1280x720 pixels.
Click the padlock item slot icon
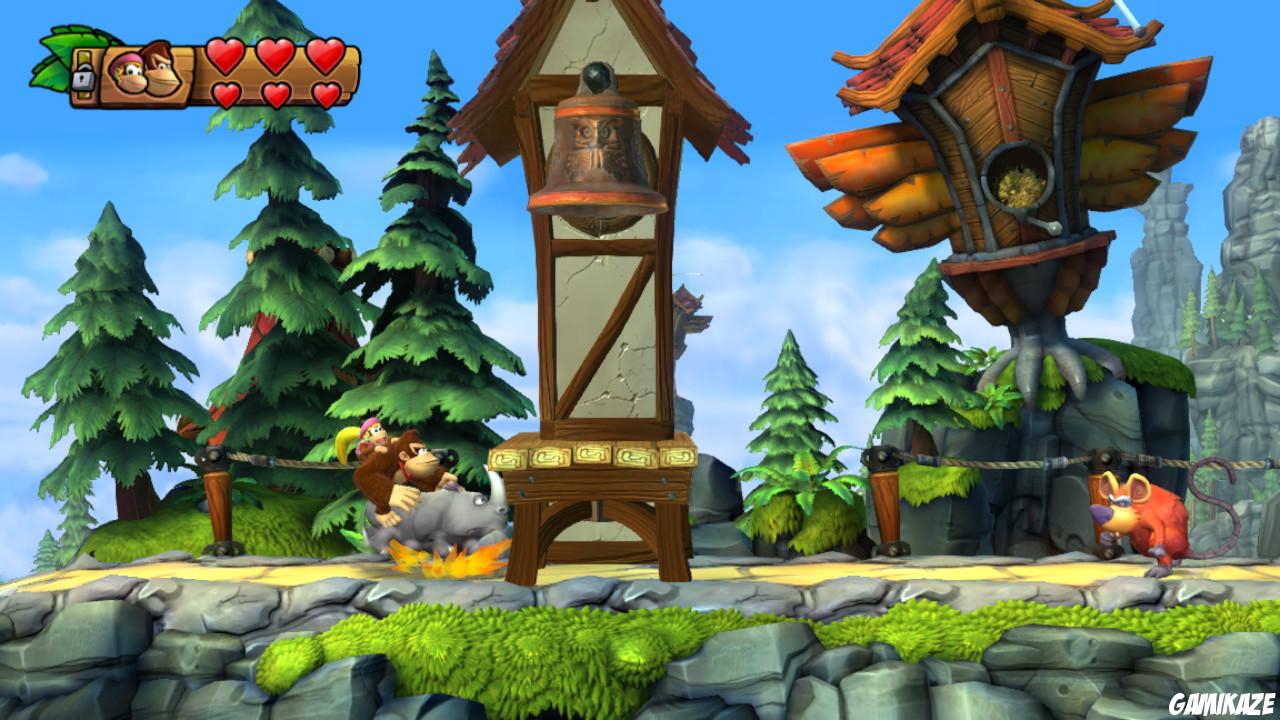pyautogui.click(x=83, y=79)
